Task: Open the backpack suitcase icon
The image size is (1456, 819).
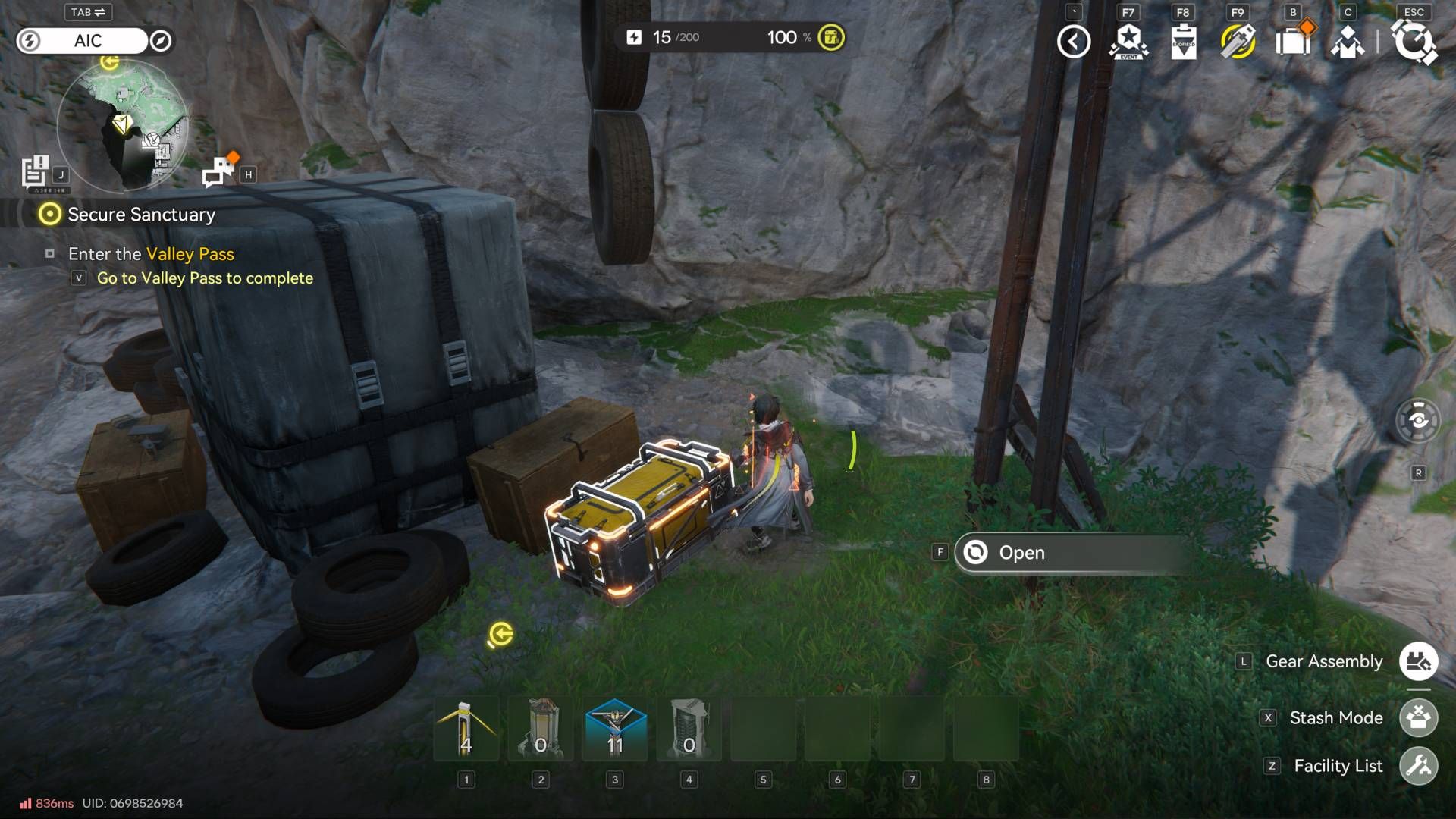Action: [1293, 42]
